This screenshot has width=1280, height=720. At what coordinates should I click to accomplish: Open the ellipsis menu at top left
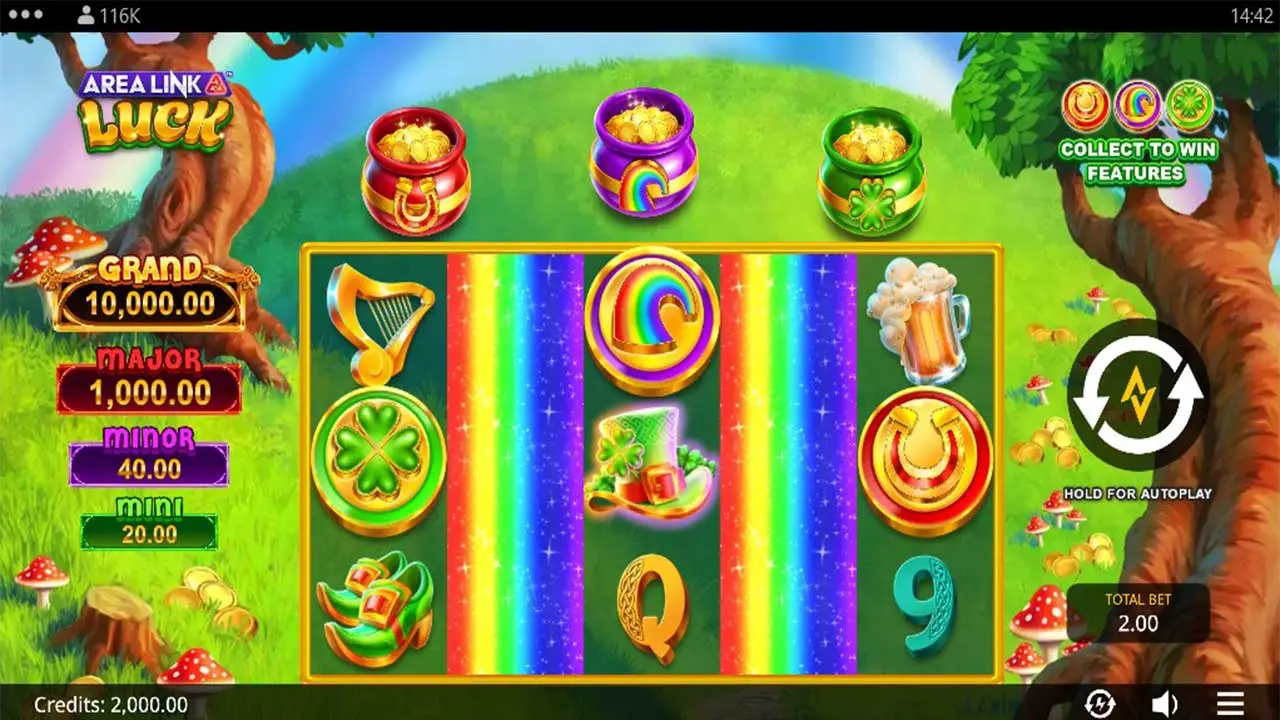click(25, 14)
